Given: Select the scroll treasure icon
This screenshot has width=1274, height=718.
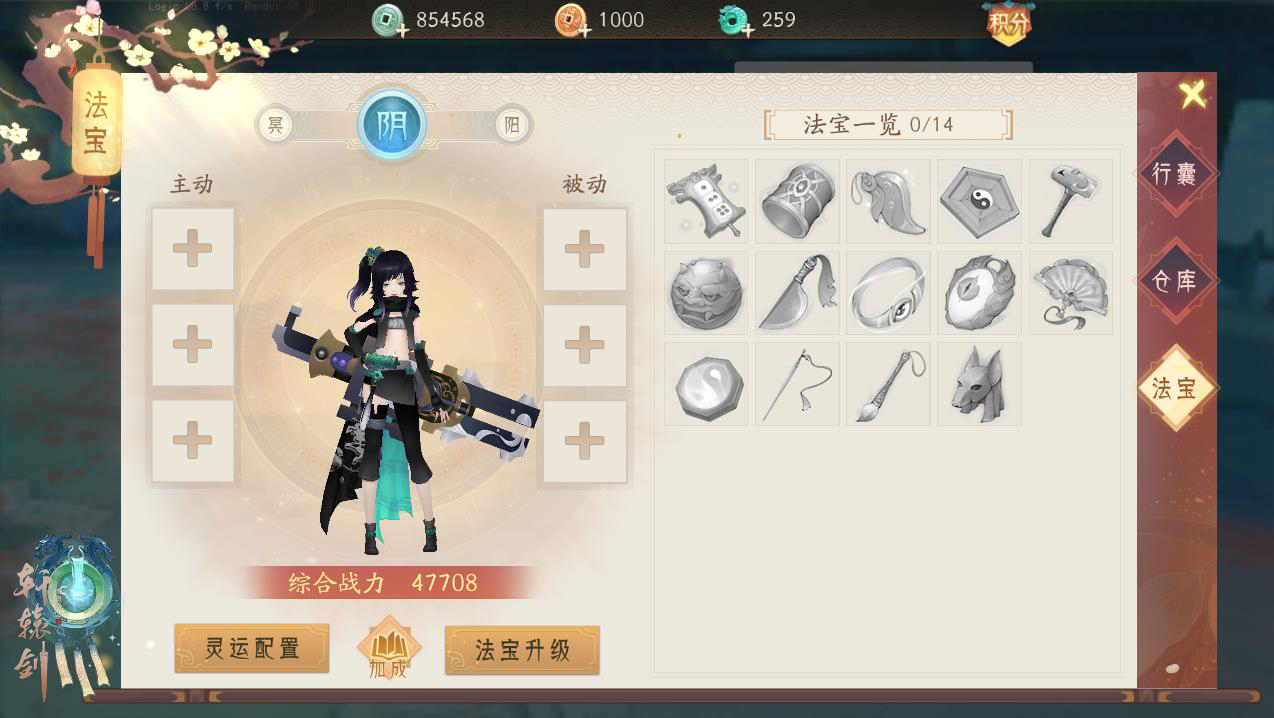Looking at the screenshot, I should pyautogui.click(x=706, y=201).
